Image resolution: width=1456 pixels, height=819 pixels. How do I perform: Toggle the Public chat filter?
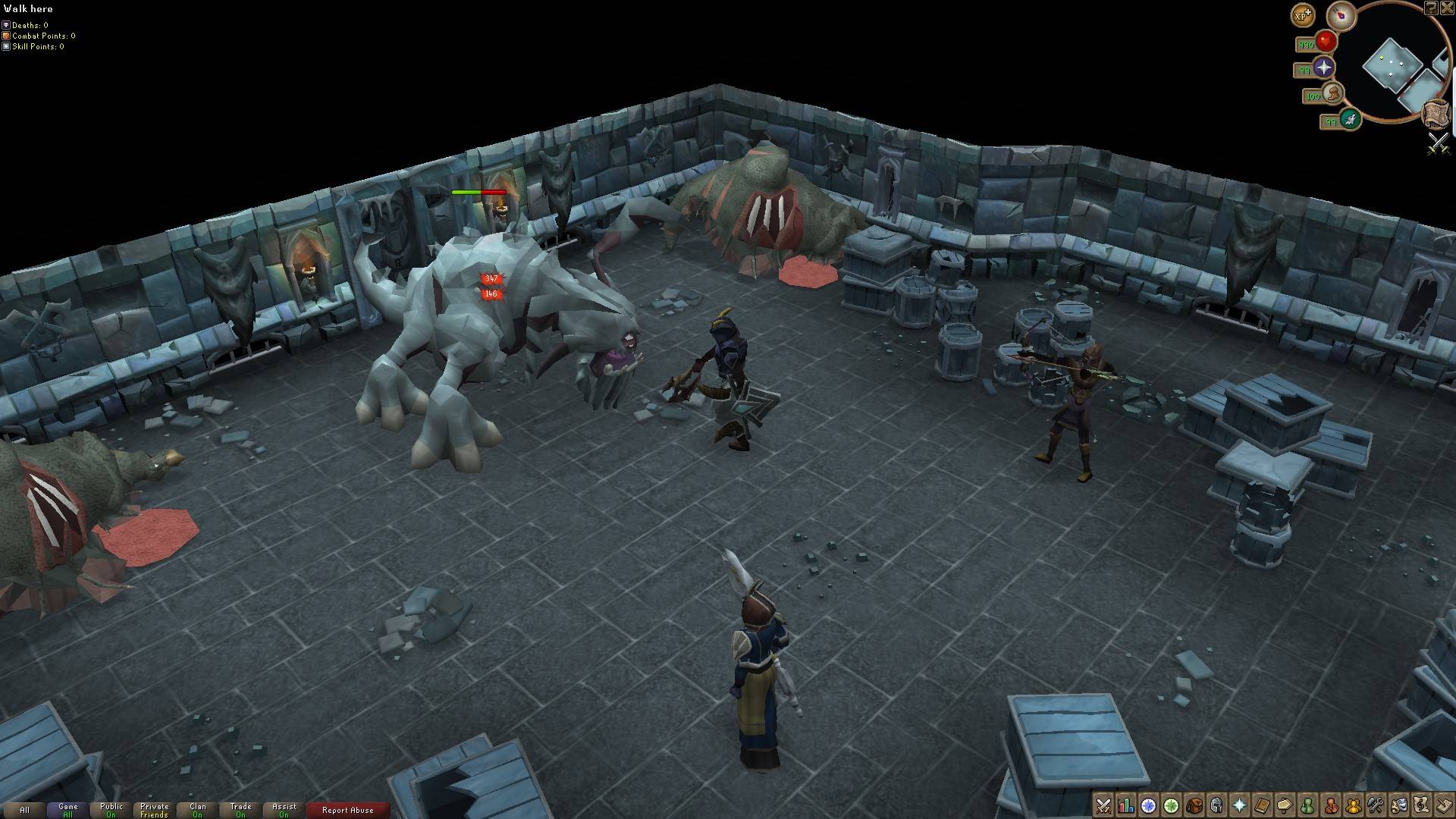click(111, 810)
